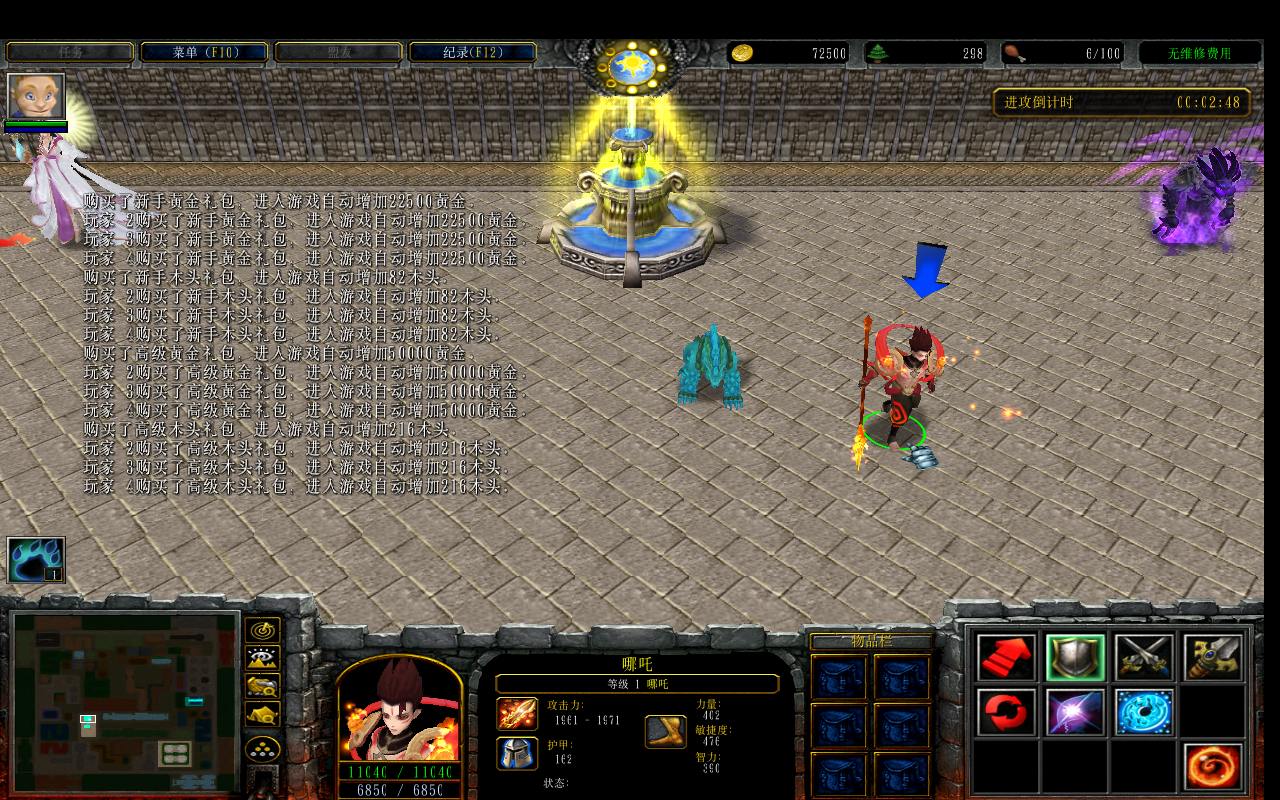Click the minimap signal ping button
This screenshot has width=1280, height=800.
pyautogui.click(x=262, y=631)
